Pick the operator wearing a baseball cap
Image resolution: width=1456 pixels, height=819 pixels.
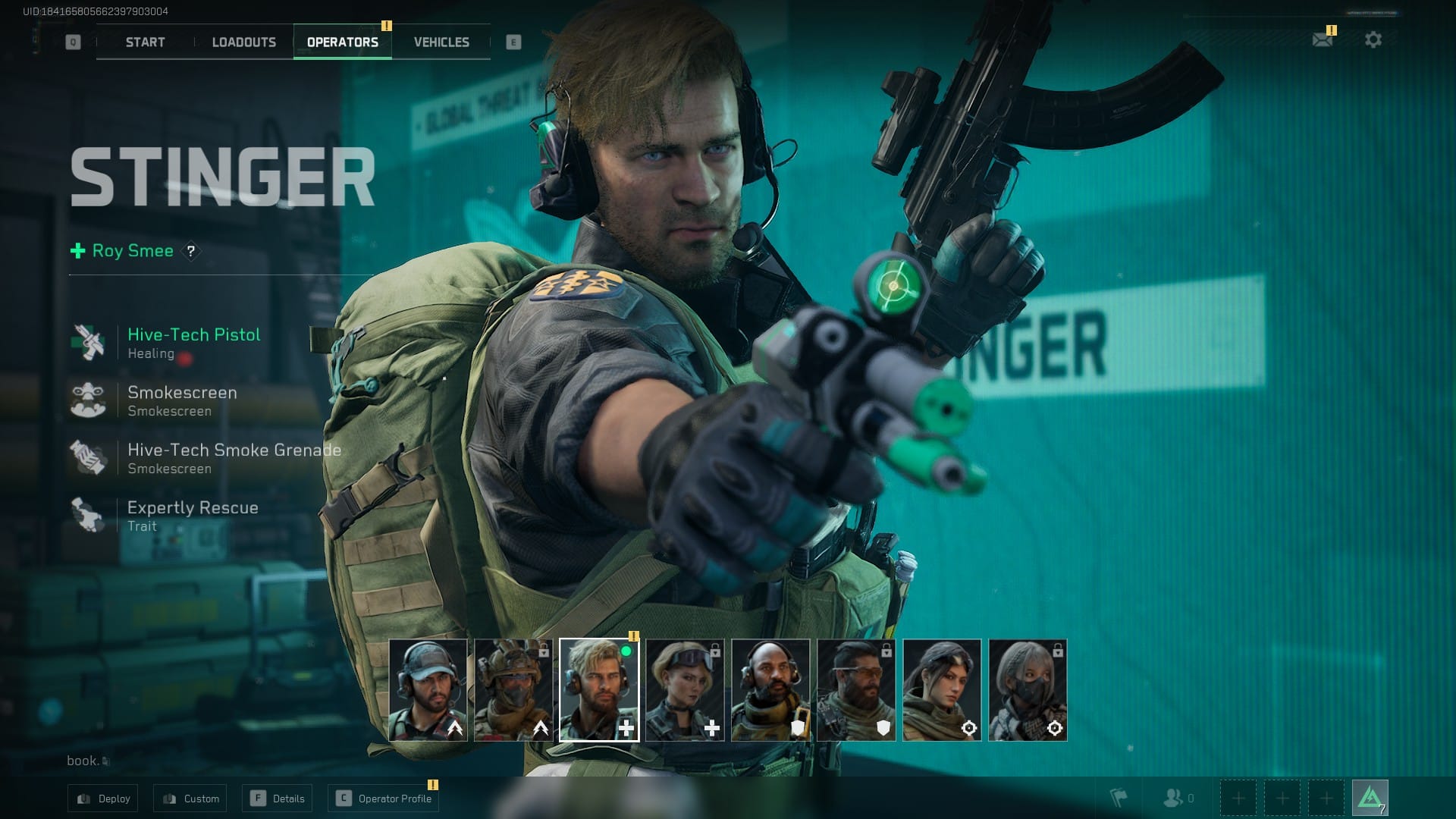[428, 690]
